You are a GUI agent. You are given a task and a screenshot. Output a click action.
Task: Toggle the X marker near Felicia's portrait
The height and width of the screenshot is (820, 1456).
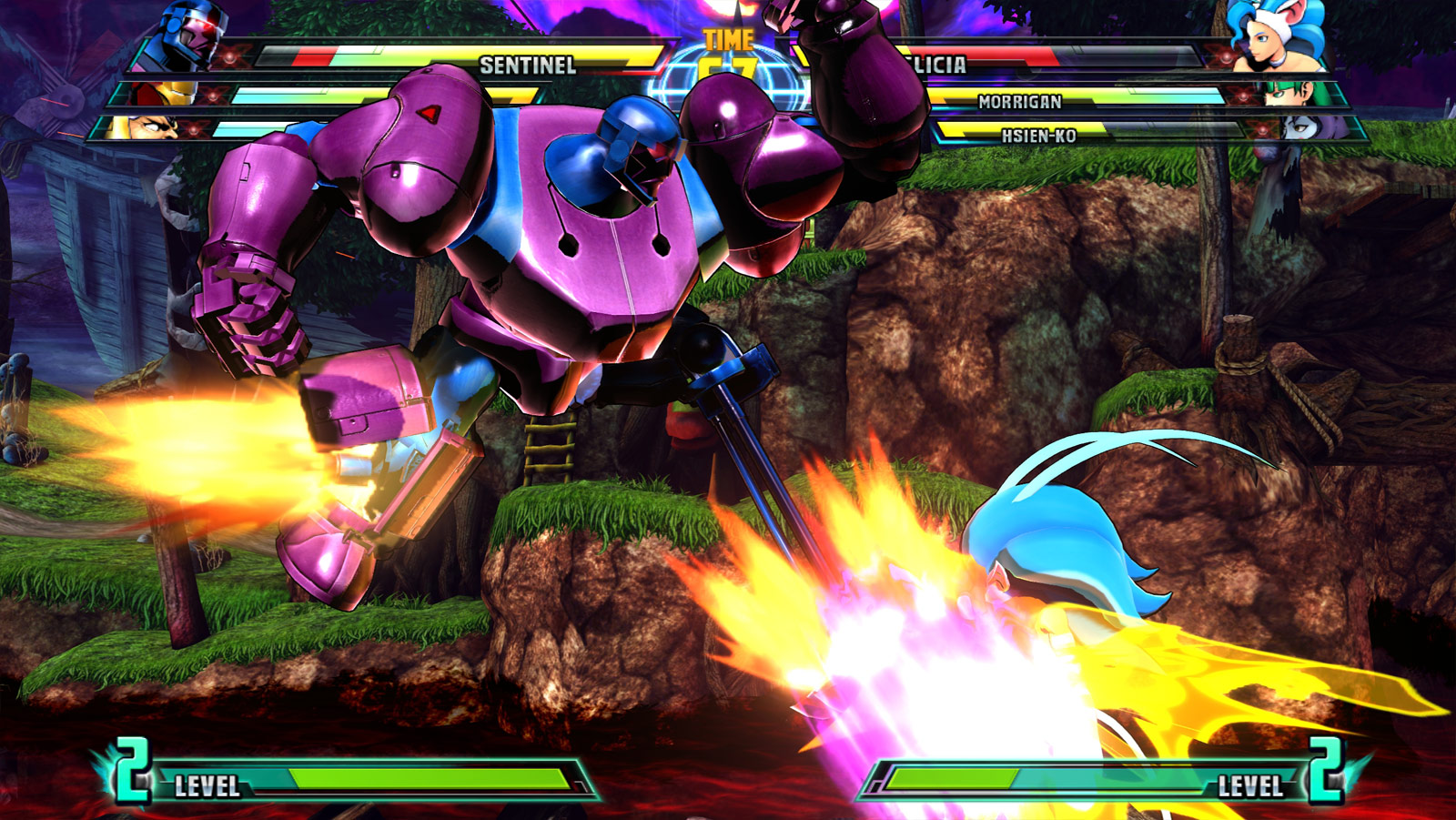[x=1225, y=56]
